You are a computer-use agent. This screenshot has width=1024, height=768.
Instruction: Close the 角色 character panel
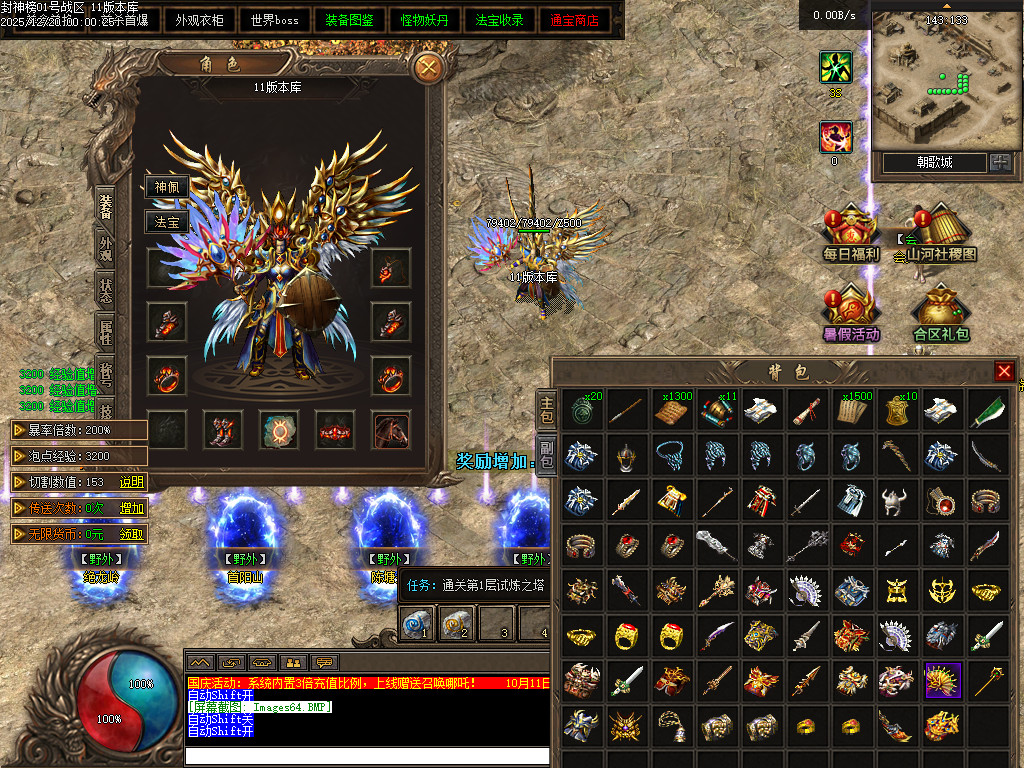click(429, 68)
